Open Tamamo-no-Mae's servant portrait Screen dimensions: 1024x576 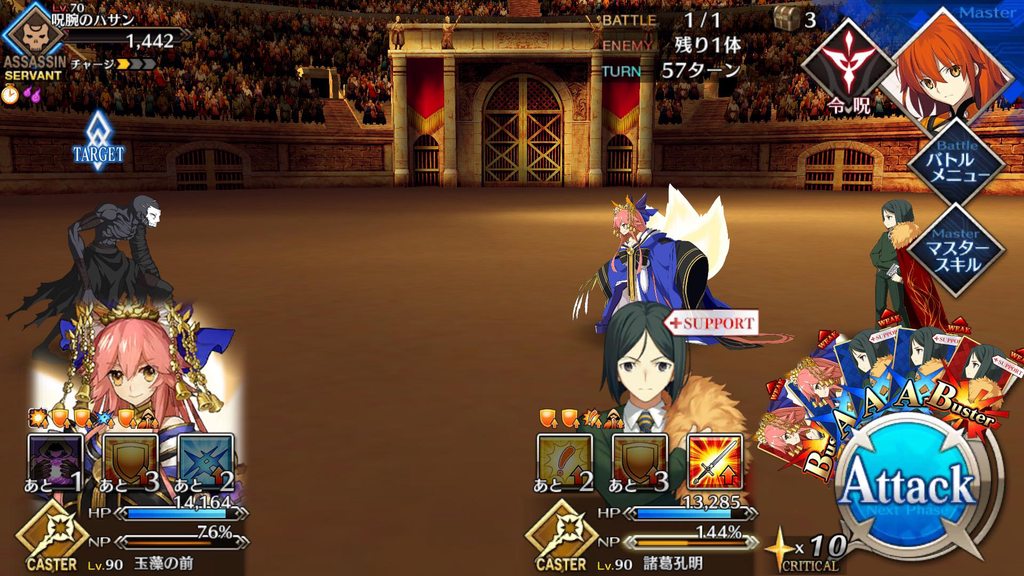(x=130, y=370)
